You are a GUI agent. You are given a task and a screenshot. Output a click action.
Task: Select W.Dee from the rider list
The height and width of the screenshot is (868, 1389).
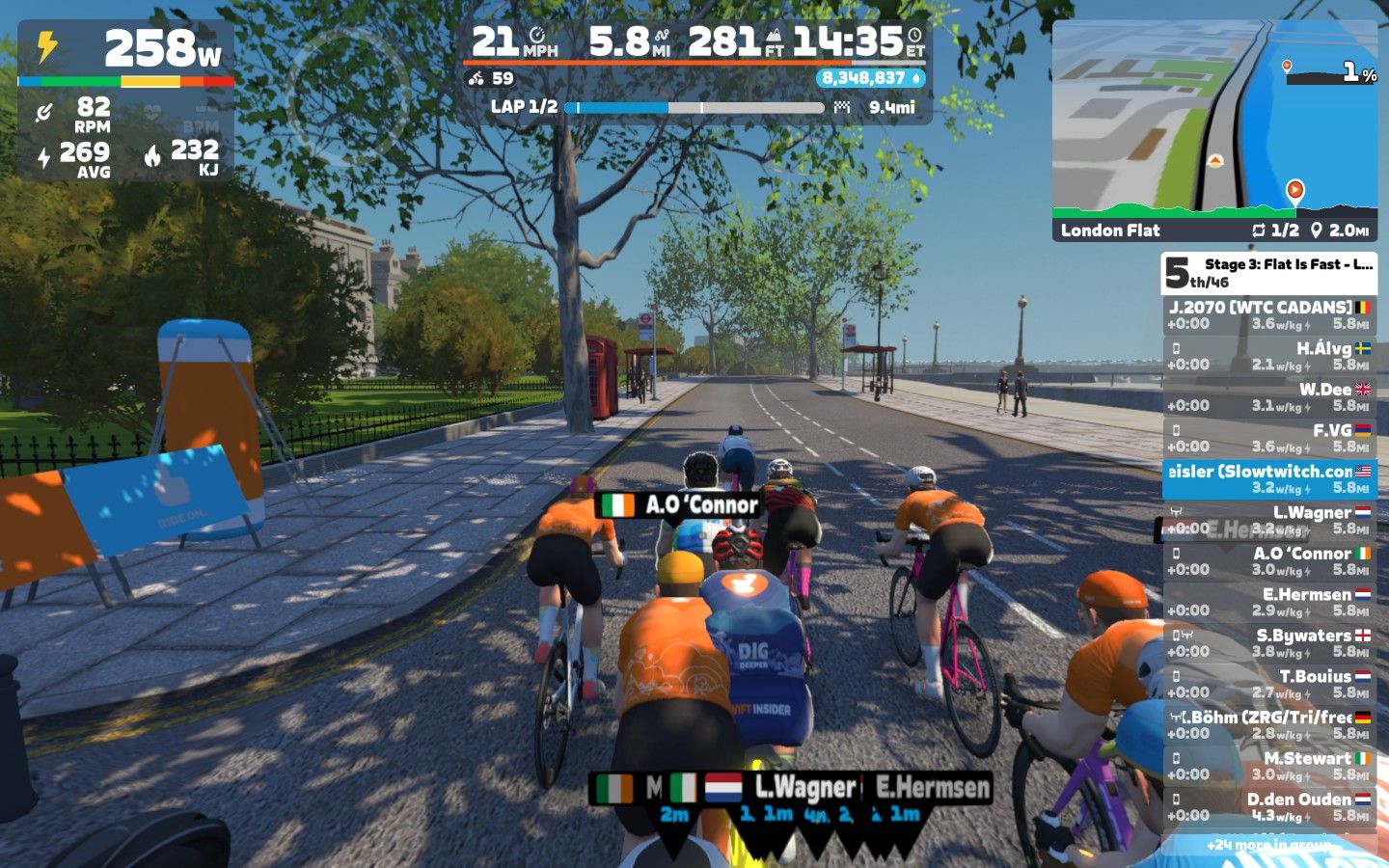point(1268,397)
